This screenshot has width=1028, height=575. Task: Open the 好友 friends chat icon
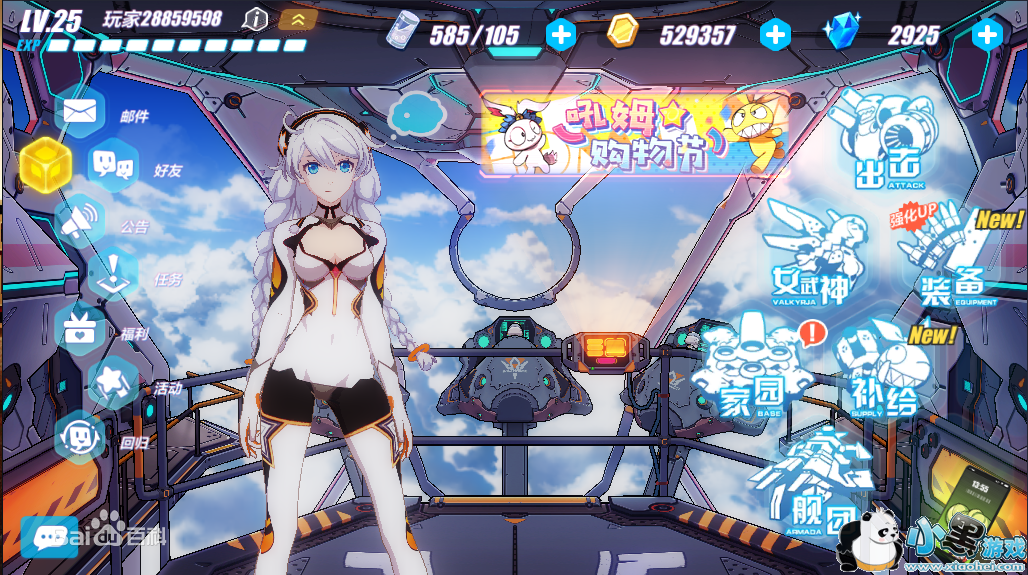coord(112,163)
